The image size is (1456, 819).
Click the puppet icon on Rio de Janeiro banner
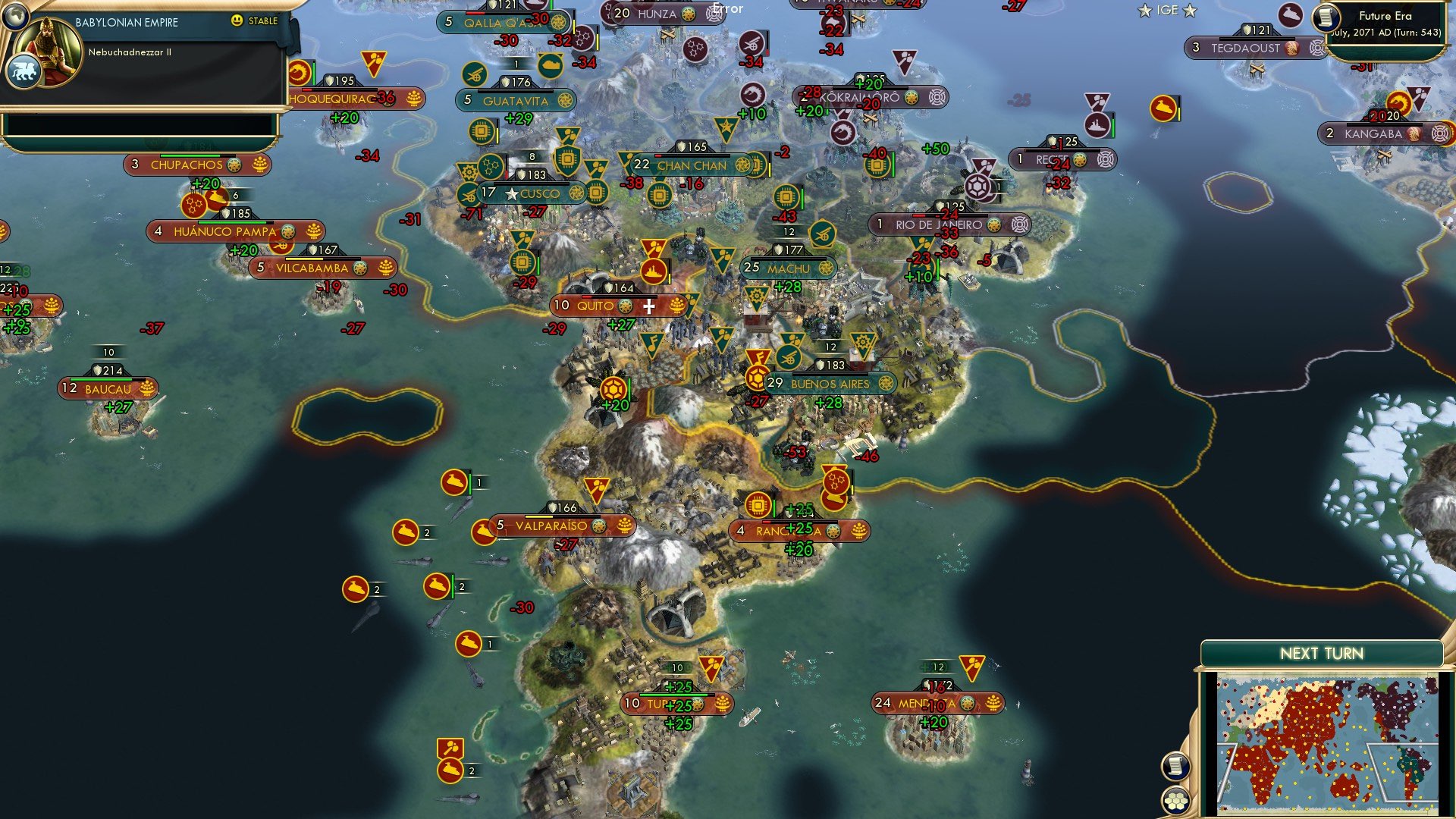point(1019,224)
